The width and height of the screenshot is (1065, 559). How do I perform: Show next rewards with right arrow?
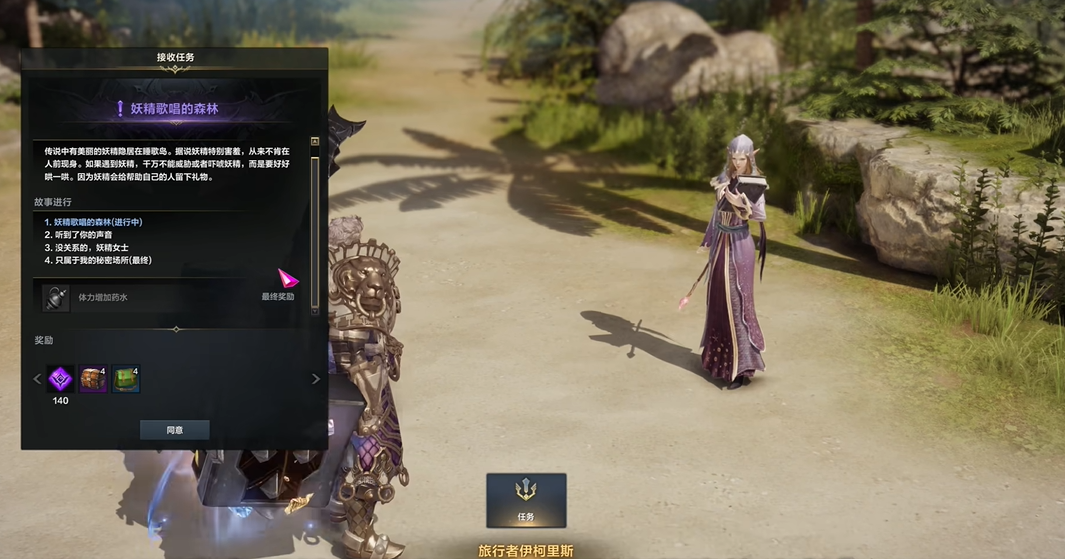(316, 379)
